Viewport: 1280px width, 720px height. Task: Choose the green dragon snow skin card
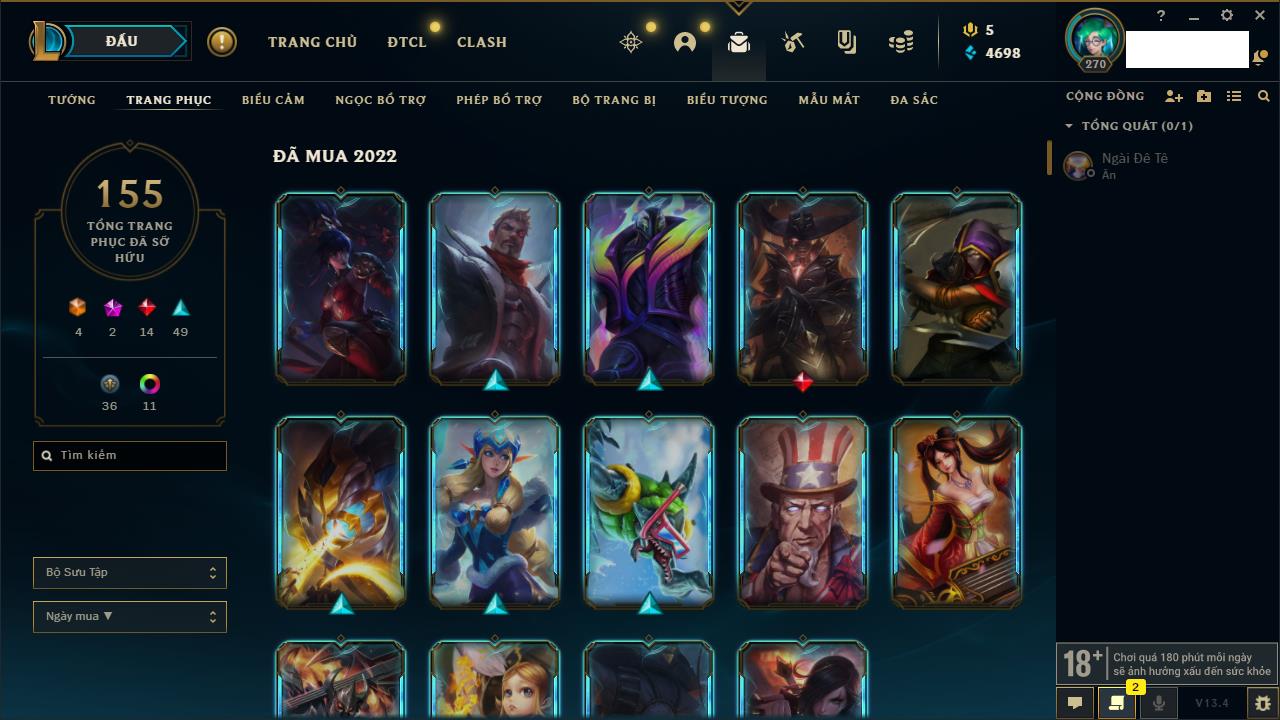coord(649,512)
